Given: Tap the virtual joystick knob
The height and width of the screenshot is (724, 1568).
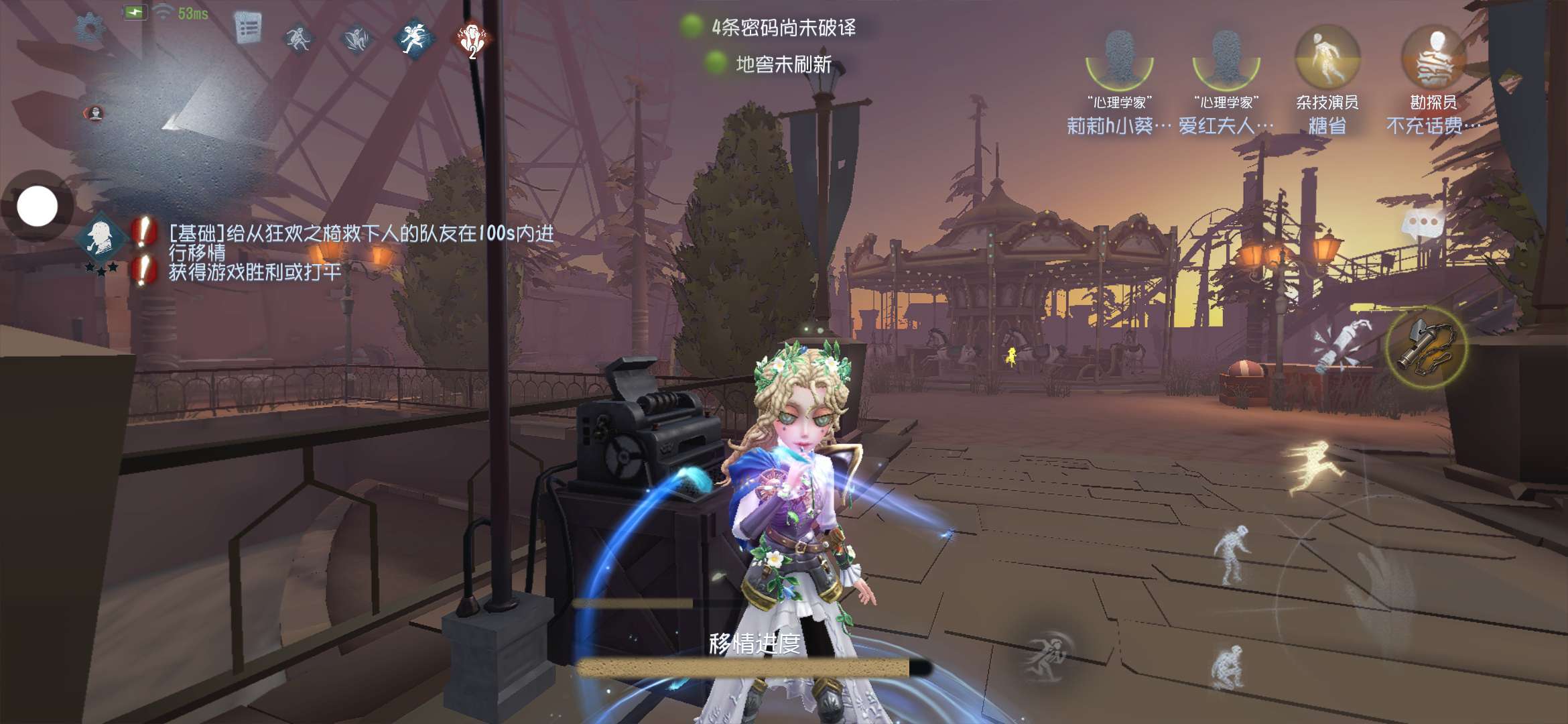Looking at the screenshot, I should 38,206.
